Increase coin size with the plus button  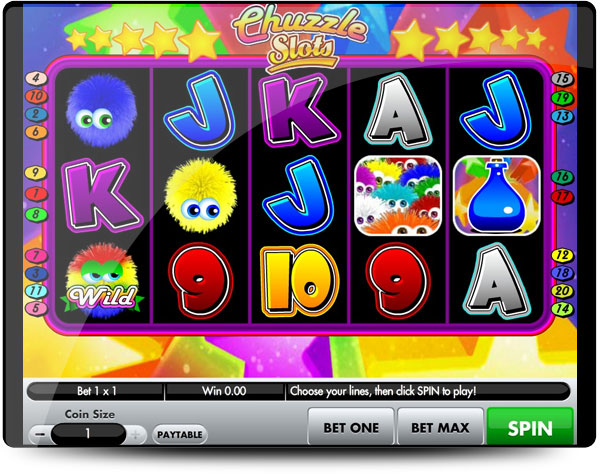tap(136, 435)
